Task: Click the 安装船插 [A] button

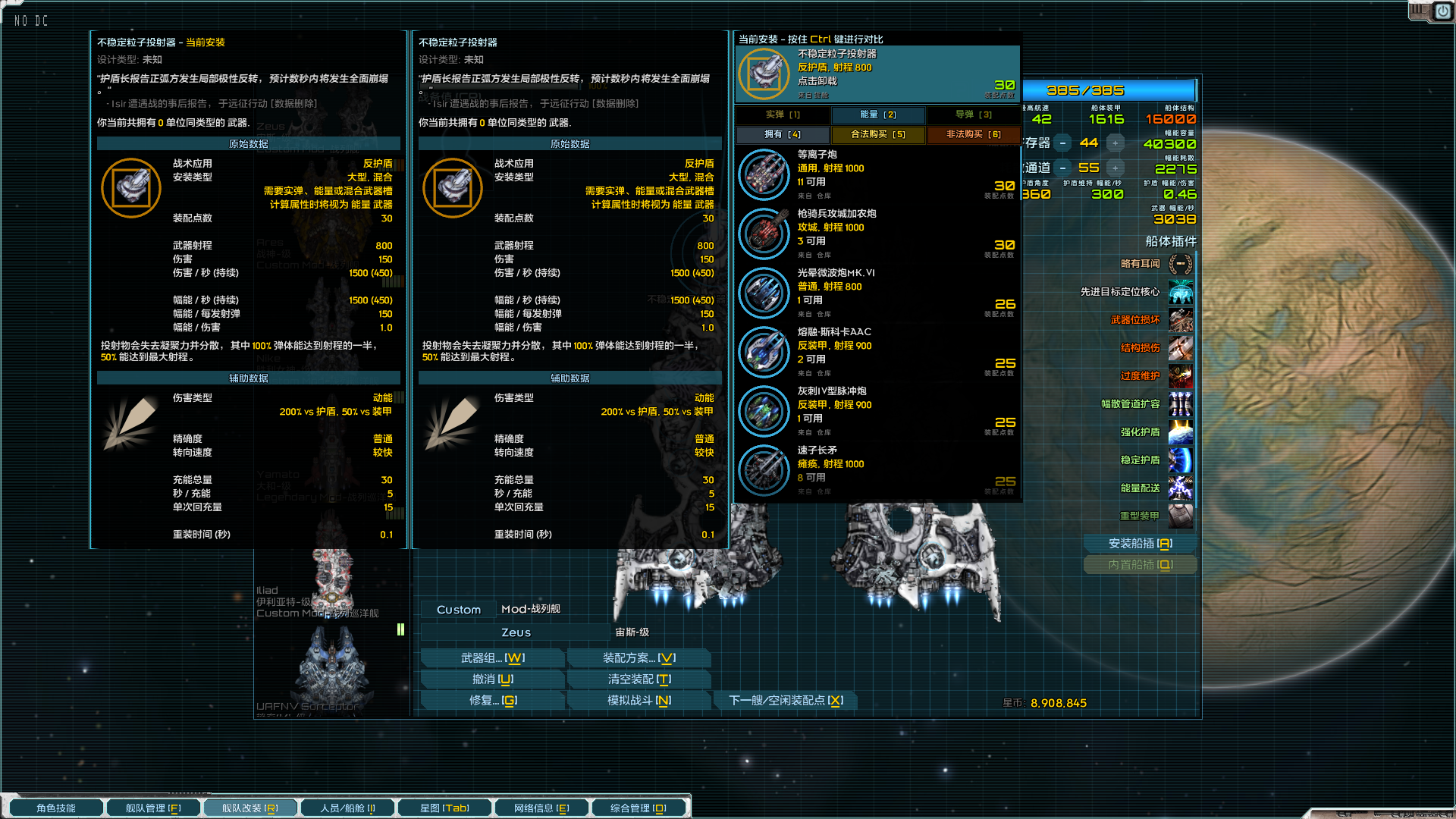Action: (x=1140, y=543)
